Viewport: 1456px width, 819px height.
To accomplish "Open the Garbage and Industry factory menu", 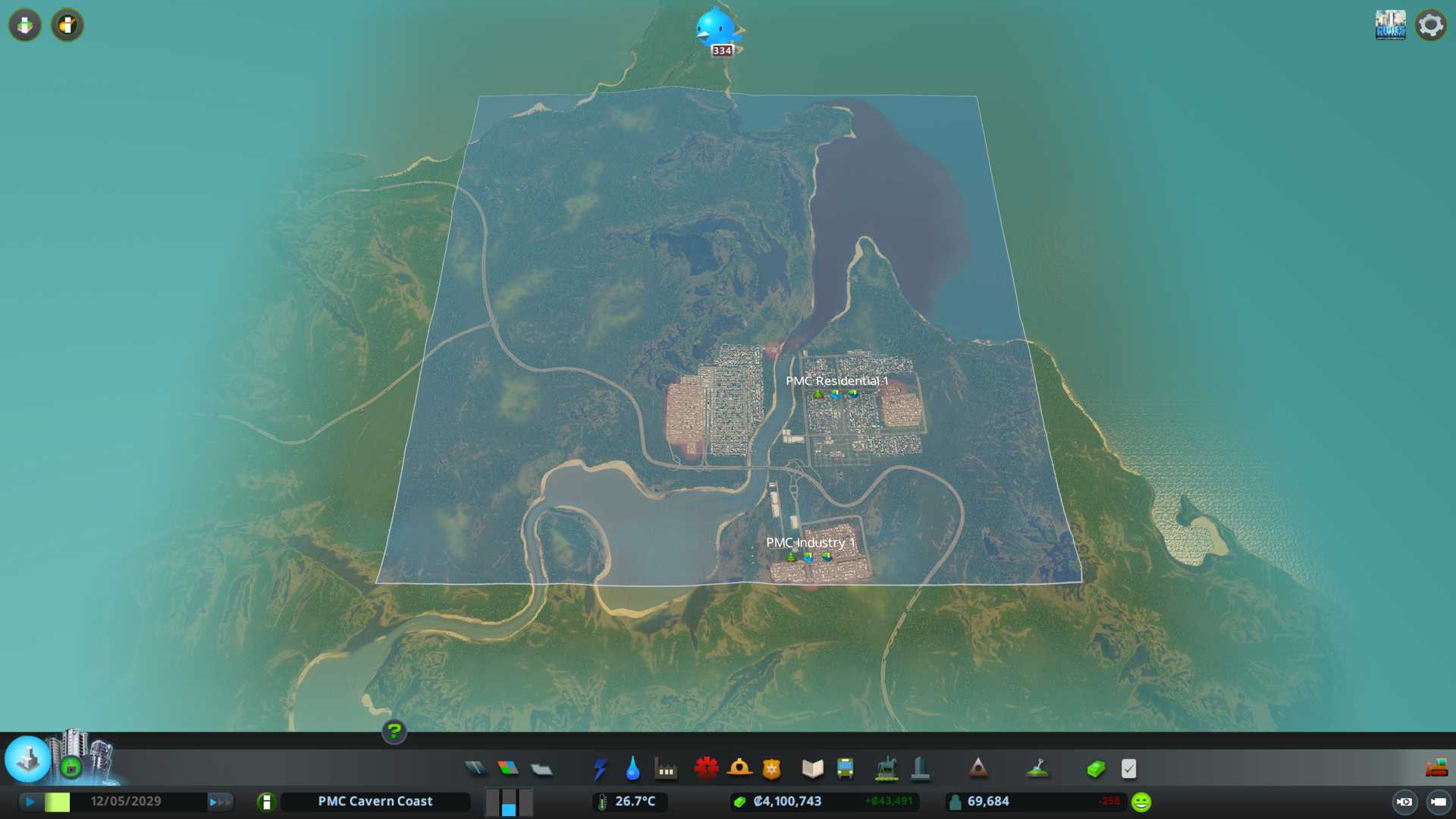I will (666, 769).
